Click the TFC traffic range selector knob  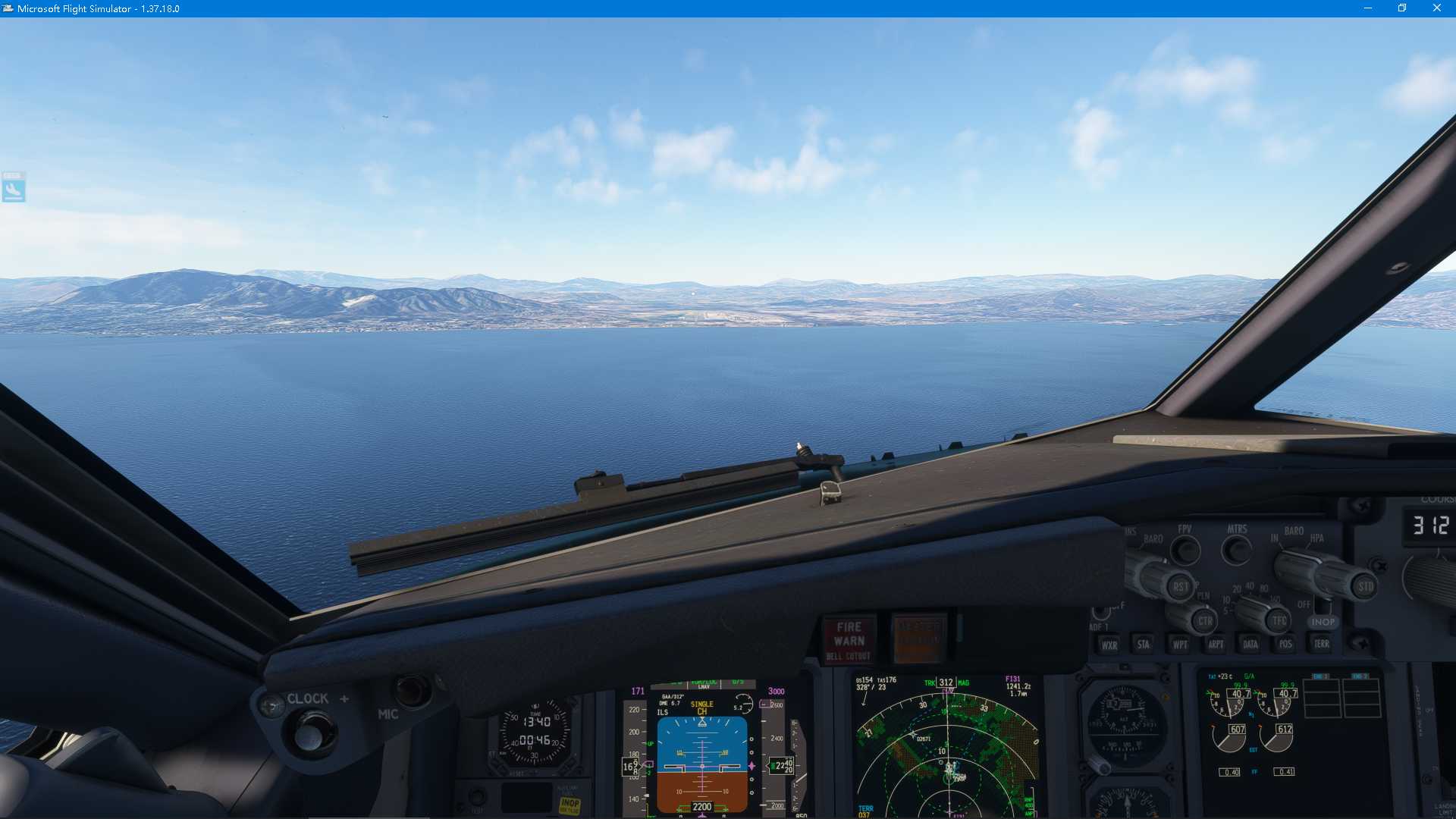tap(1277, 621)
